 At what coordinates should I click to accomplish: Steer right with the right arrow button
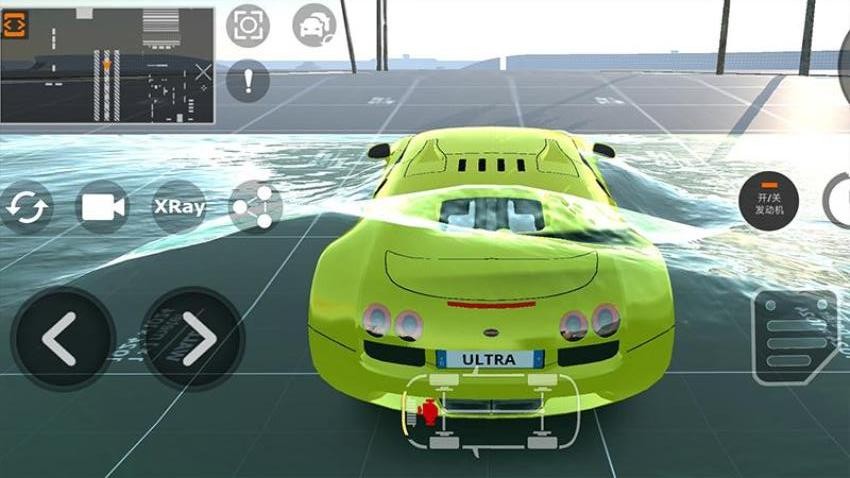click(193, 340)
